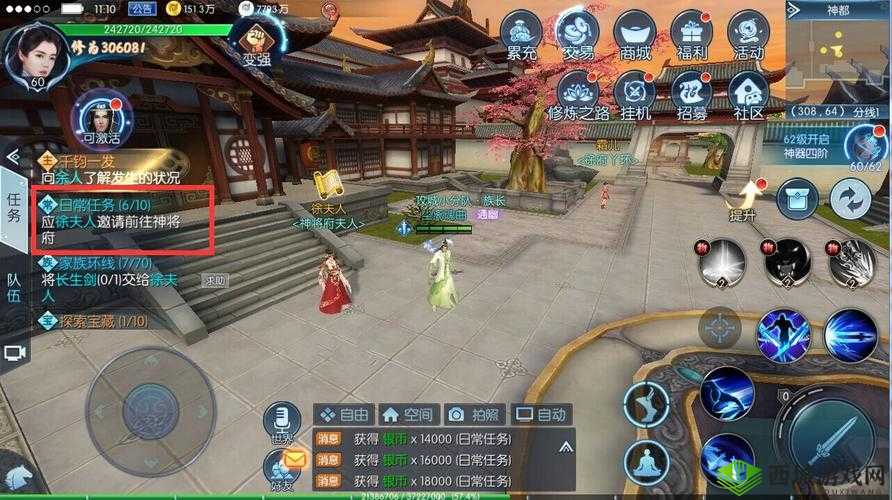Viewport: 892px width, 500px height.
Task: Open the 社区 community icon
Action: (748, 95)
